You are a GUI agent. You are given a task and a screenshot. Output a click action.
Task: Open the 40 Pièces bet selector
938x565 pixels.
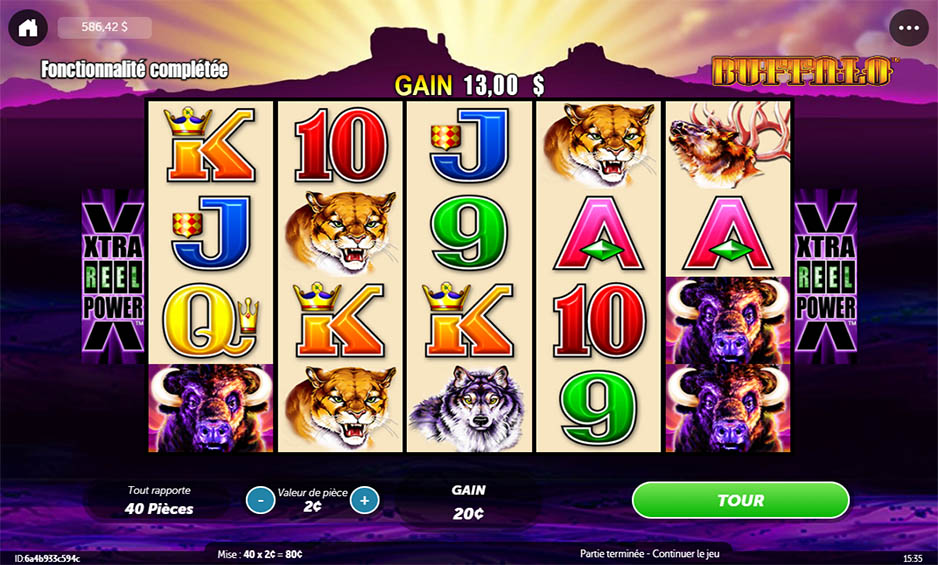point(159,501)
